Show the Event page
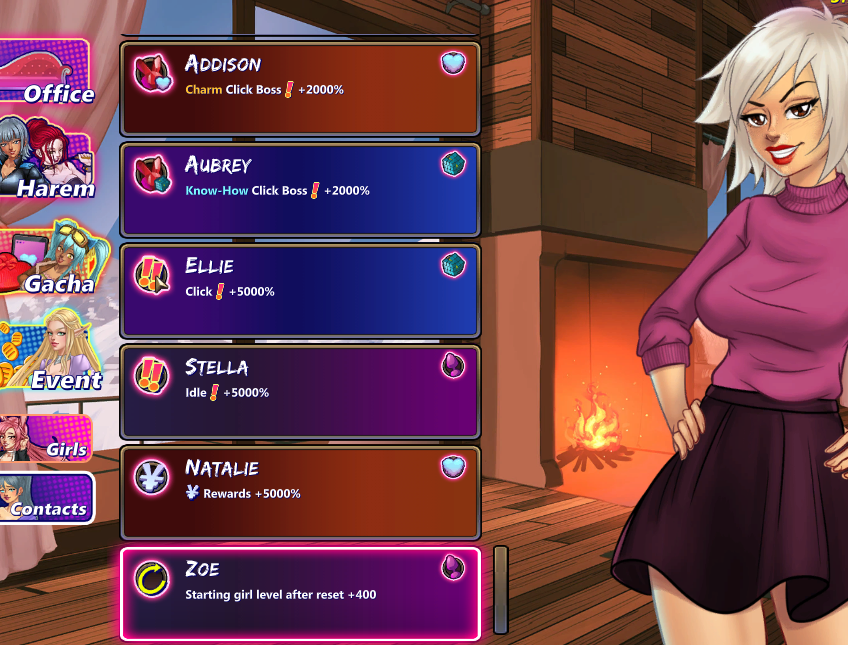Screen dimensions: 848x645 click(x=52, y=357)
